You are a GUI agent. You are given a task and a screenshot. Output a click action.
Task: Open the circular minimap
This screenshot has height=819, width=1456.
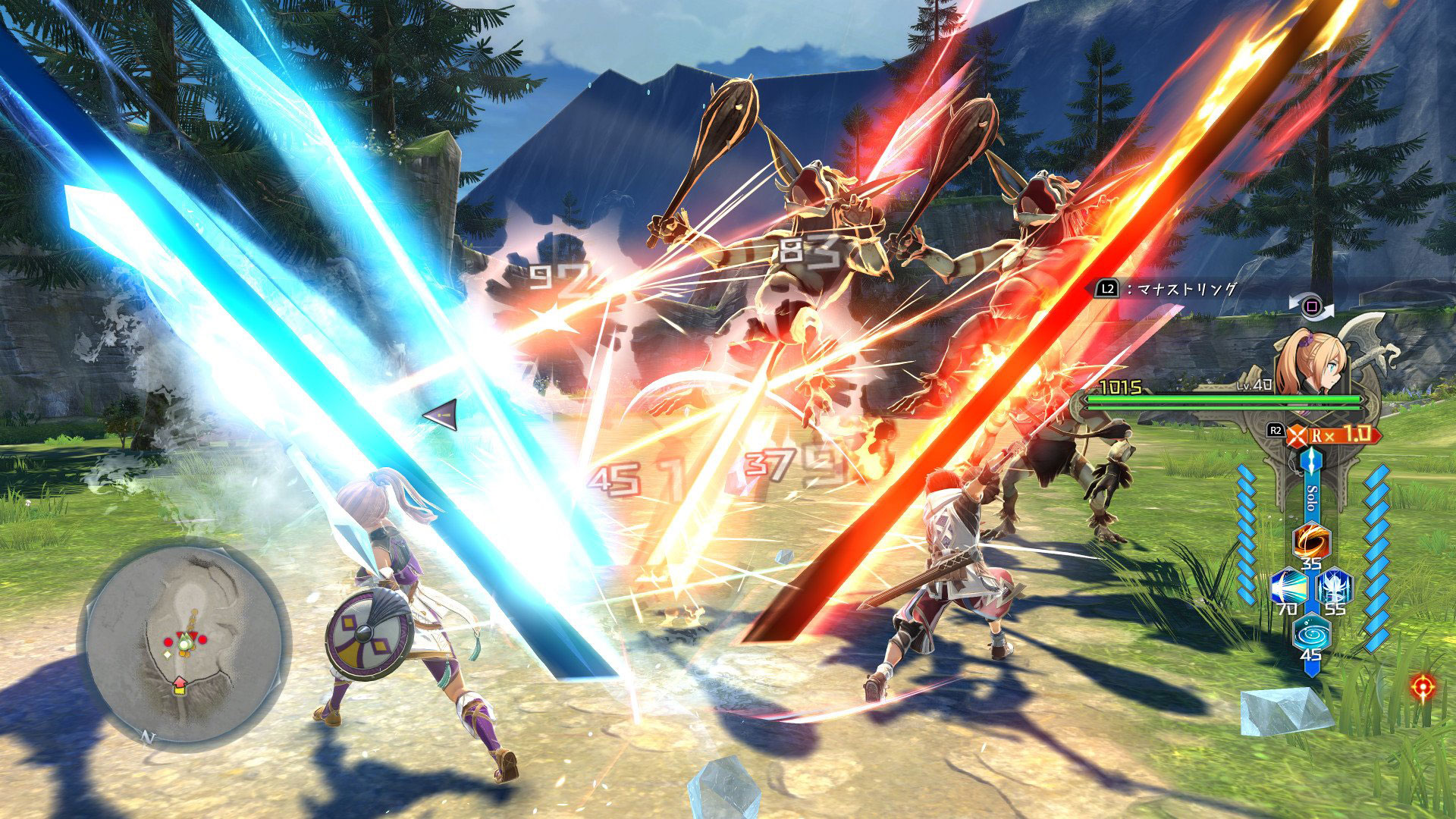pyautogui.click(x=184, y=645)
